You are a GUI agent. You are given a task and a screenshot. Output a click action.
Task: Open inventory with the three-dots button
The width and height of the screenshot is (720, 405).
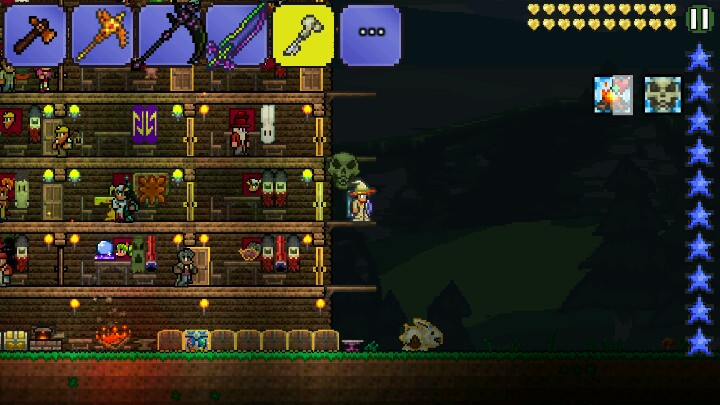(370, 35)
